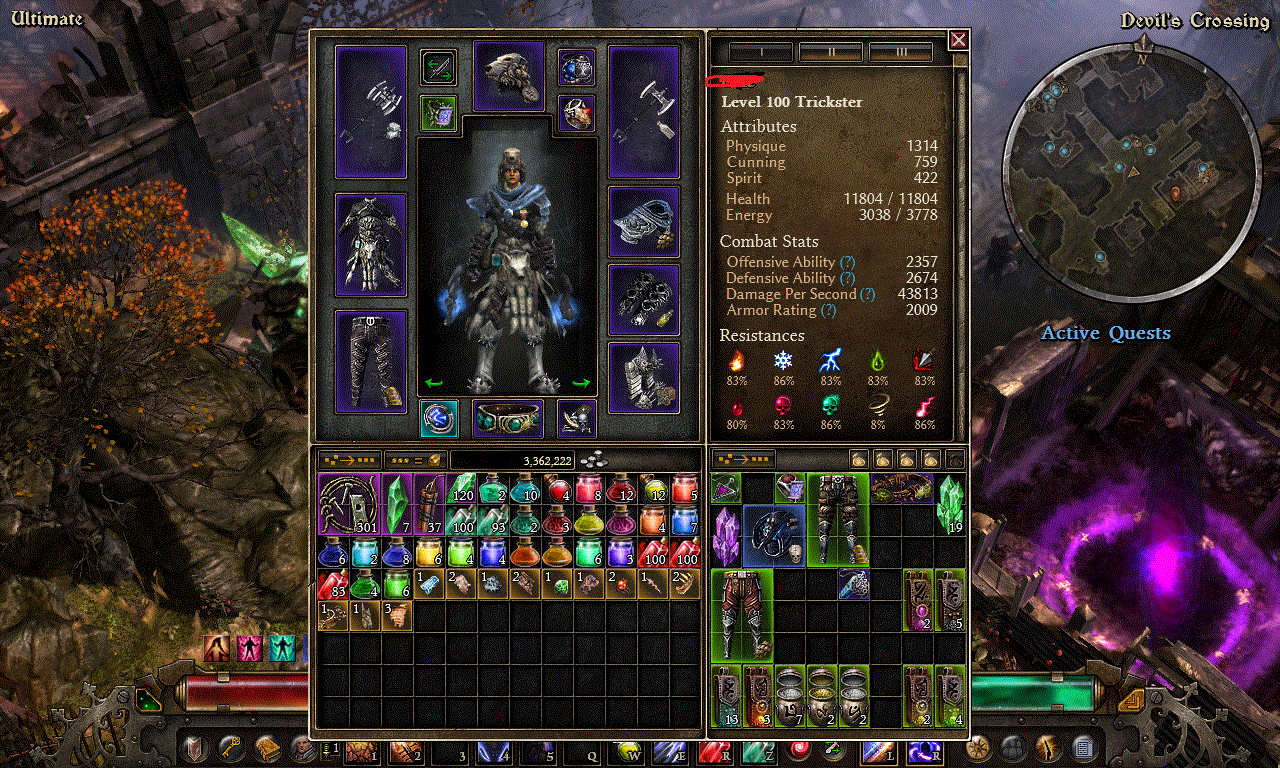Click the Damage Per Second question mark
The height and width of the screenshot is (768, 1280).
point(868,294)
